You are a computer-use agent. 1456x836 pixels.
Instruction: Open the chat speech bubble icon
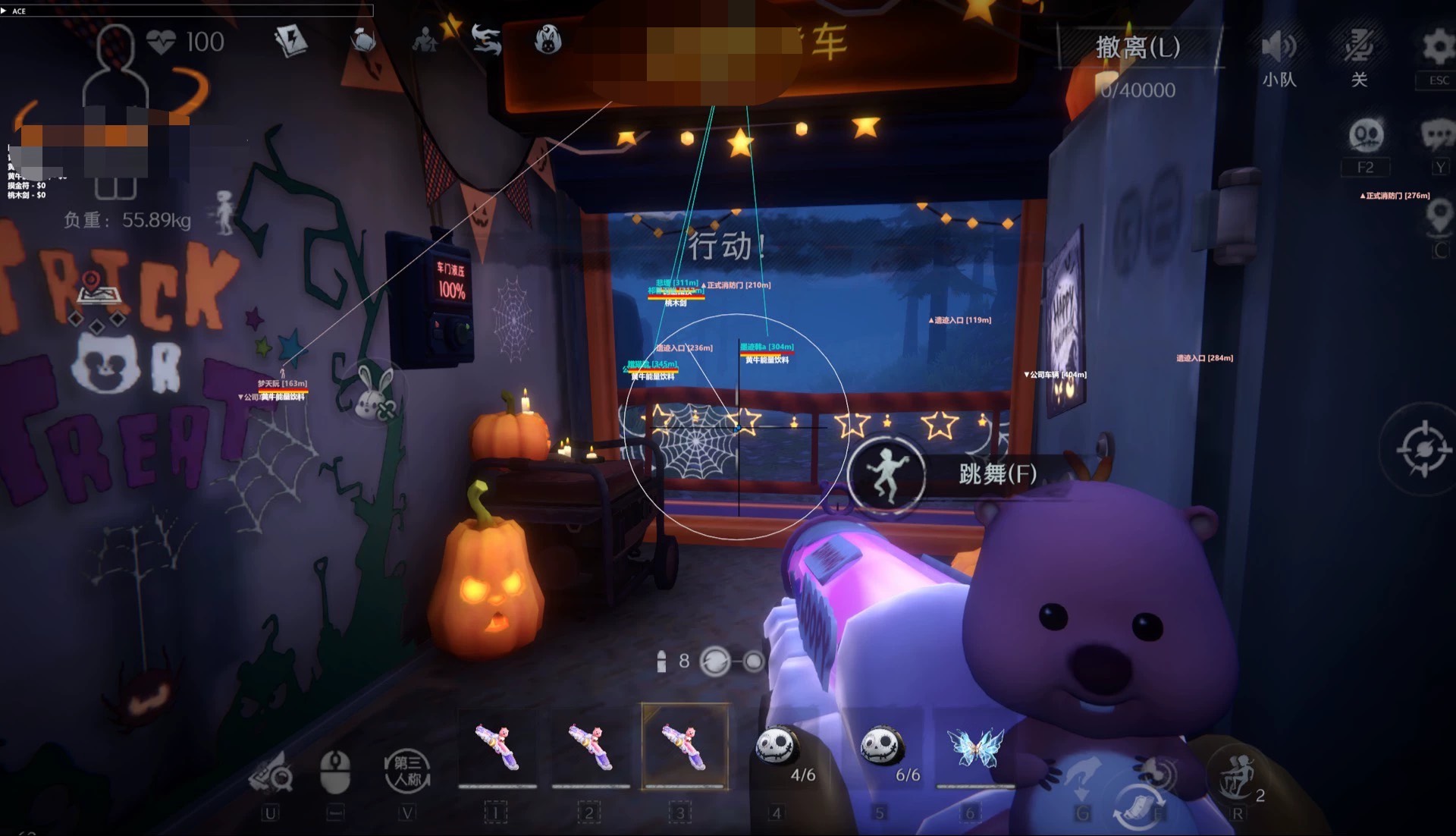point(1437,136)
